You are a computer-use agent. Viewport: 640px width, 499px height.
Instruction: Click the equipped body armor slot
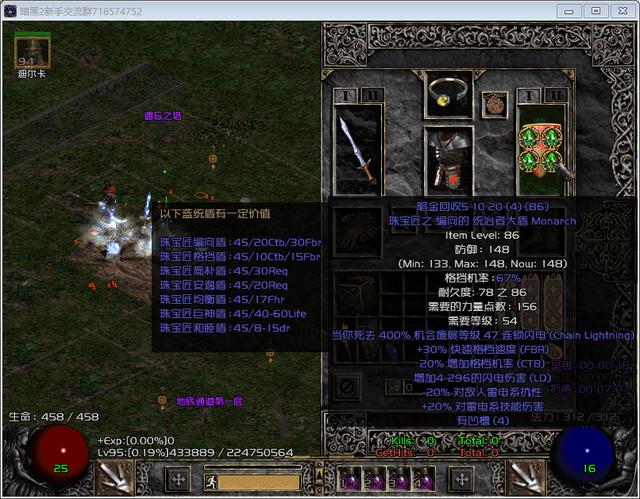(447, 160)
